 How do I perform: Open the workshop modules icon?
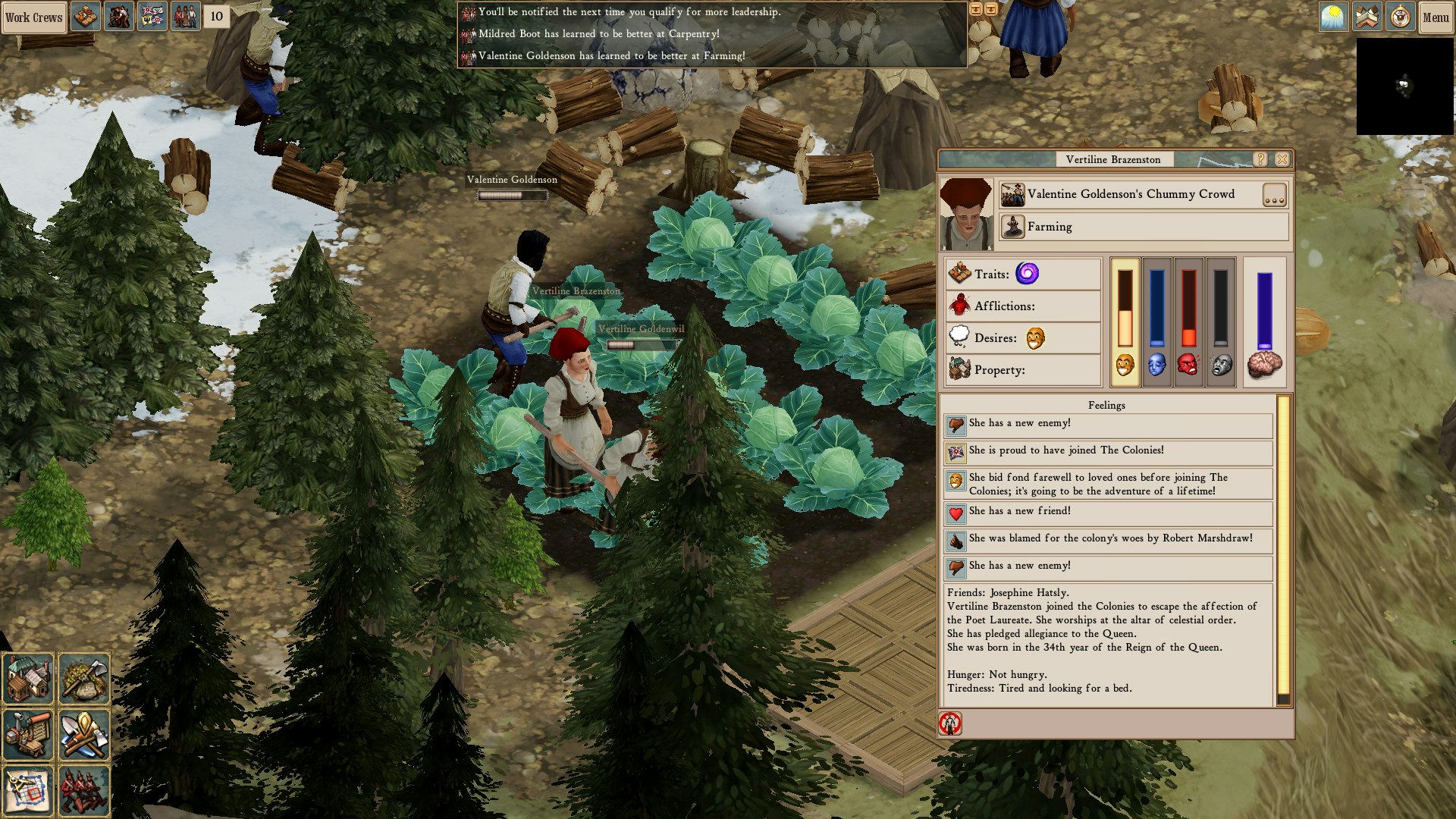(x=28, y=734)
